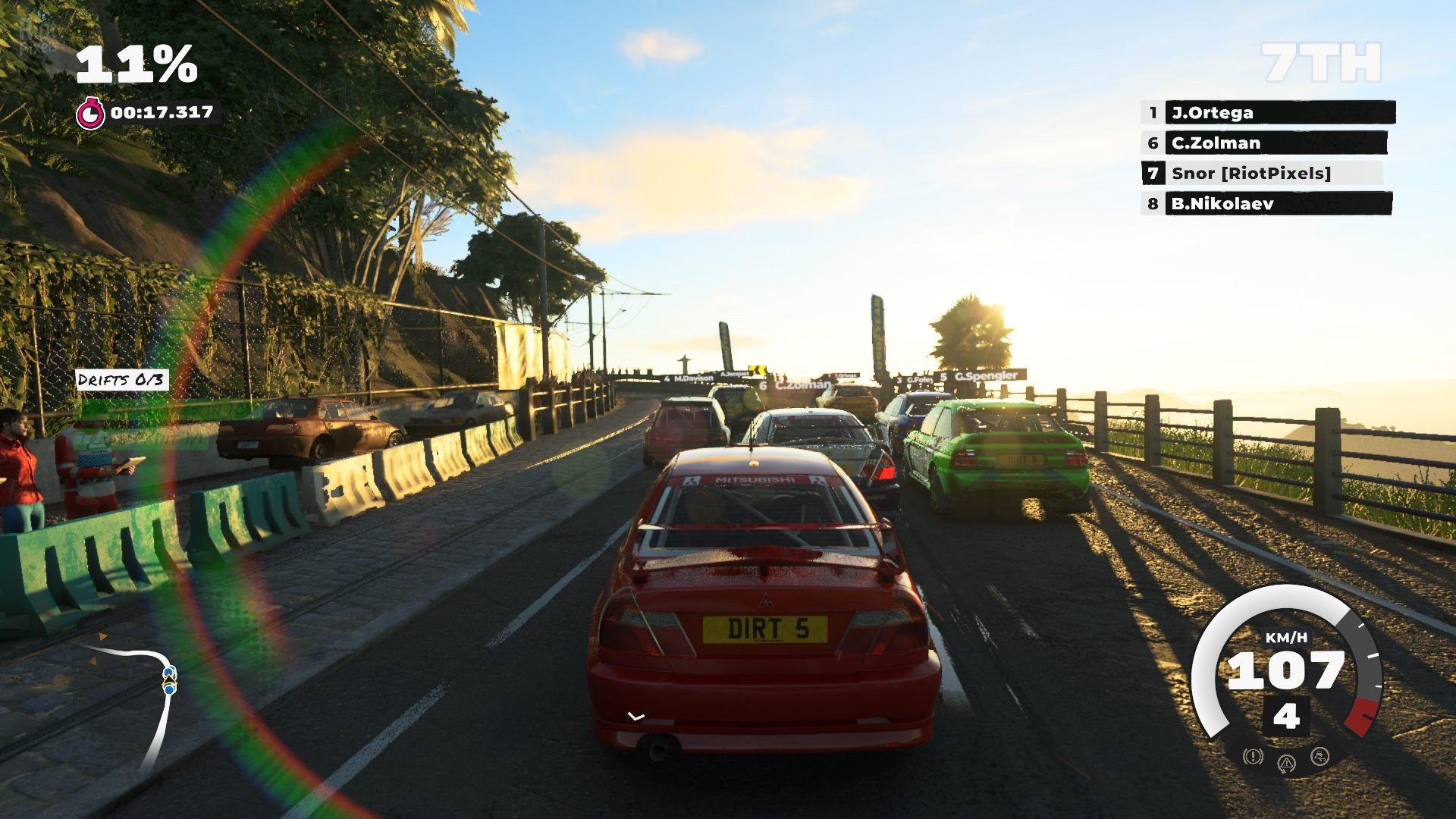Click the highlighted Snor [RiotPixels] row

pos(1262,174)
